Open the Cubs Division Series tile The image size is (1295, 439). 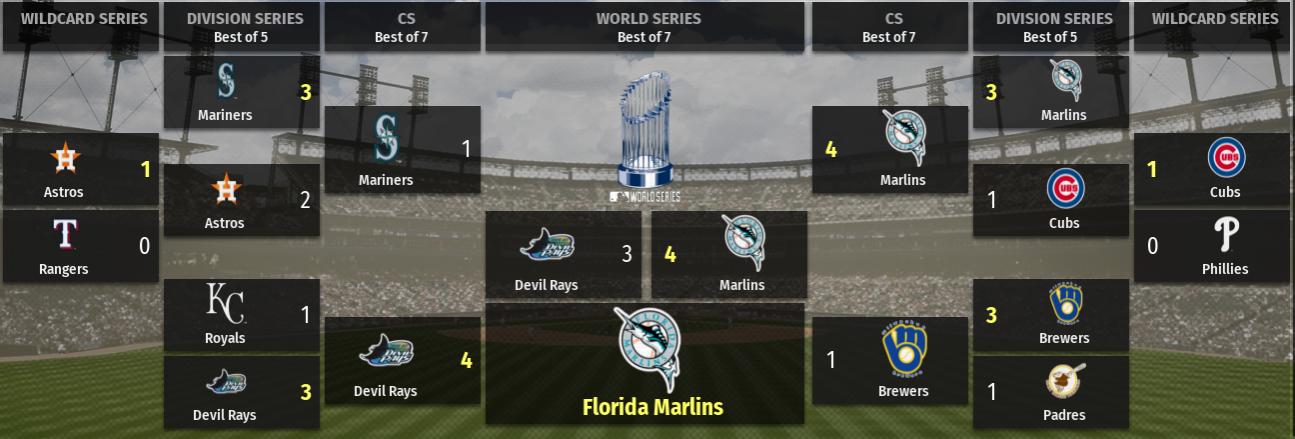[1050, 200]
